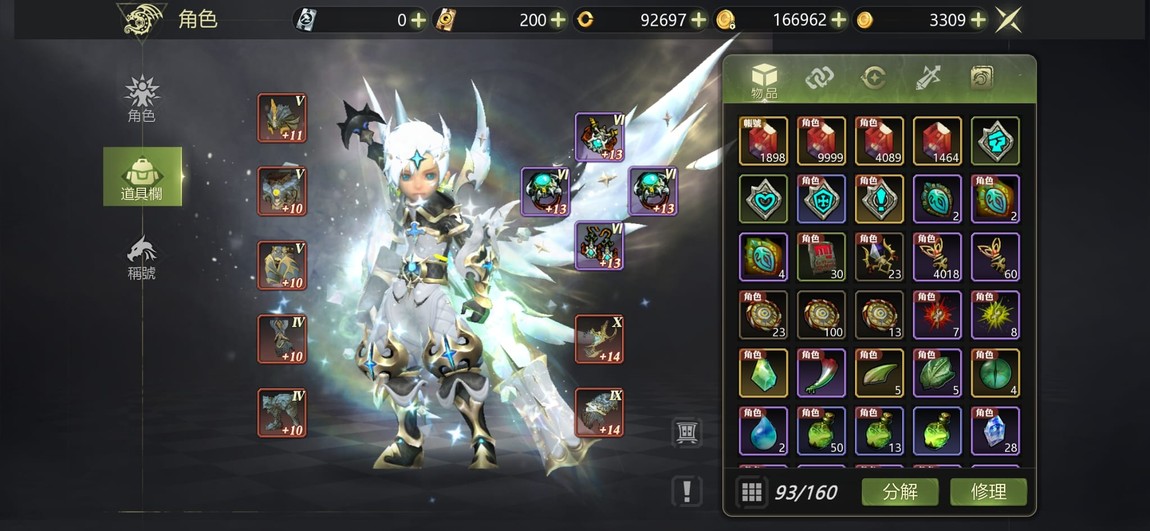Toggle the inventory grid view button
Screen dimensions: 1150x531
(x=751, y=491)
